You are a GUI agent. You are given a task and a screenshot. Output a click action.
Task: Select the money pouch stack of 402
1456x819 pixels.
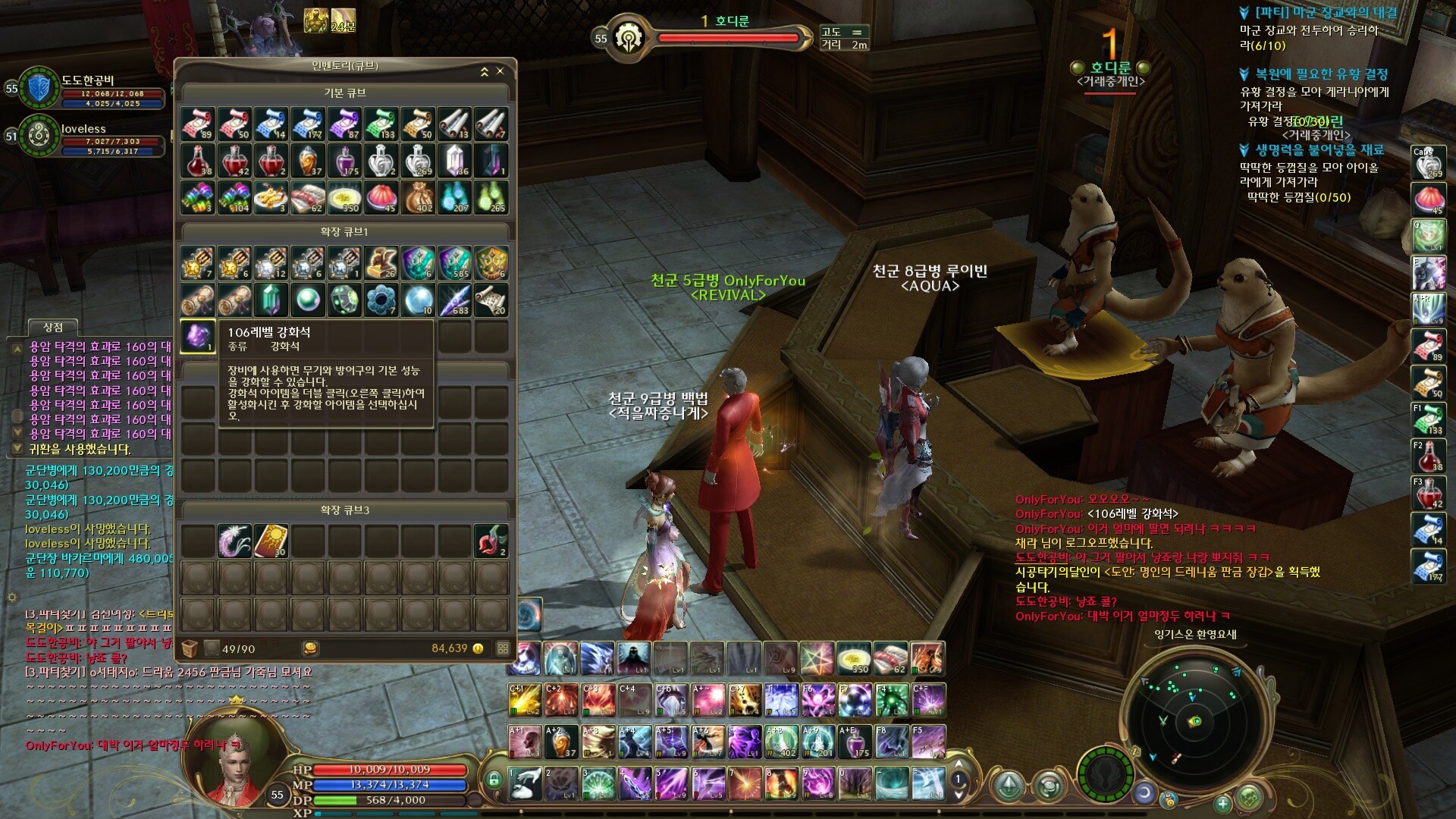coord(418,198)
